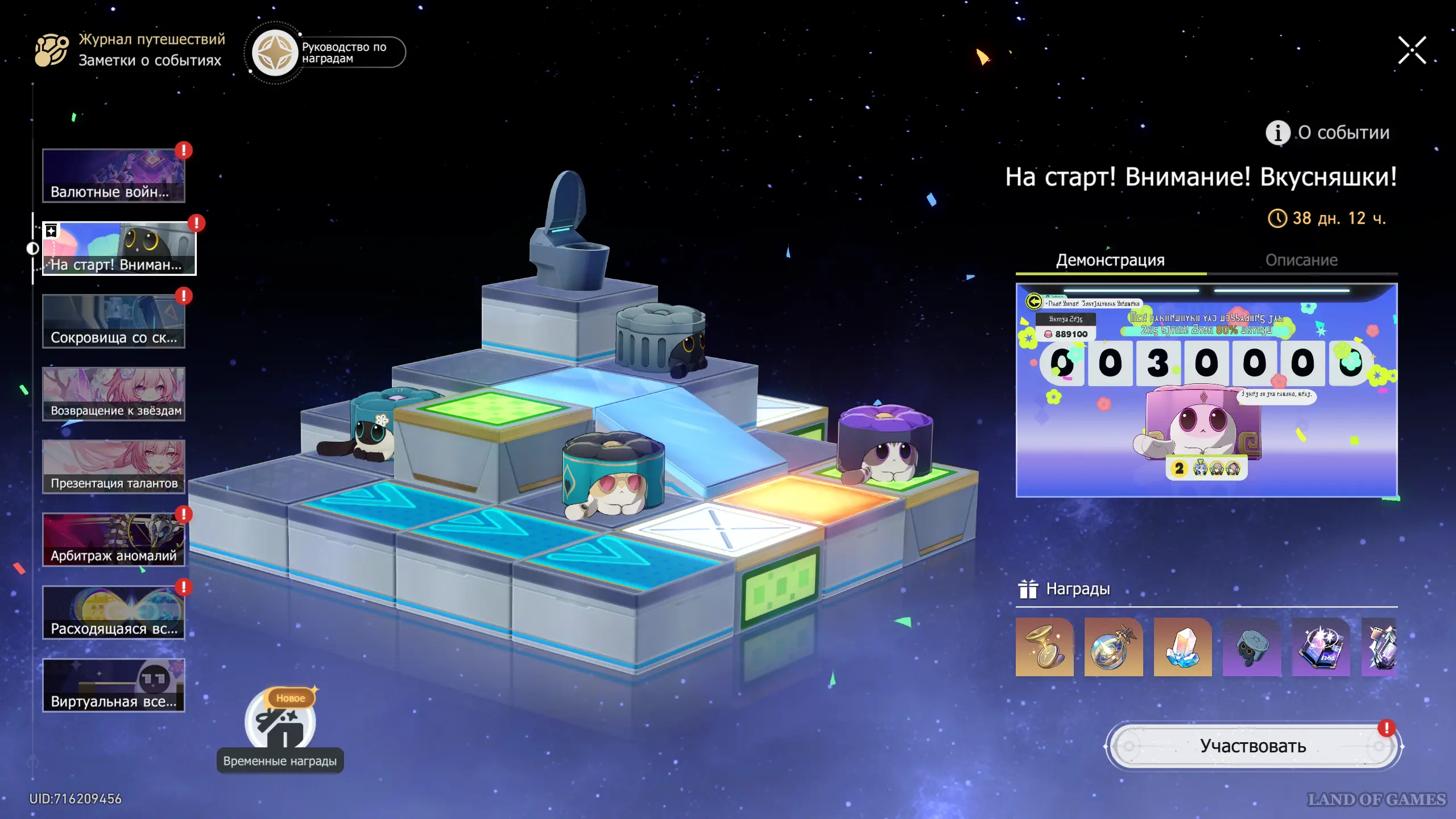
Task: Switch to the Демонстрация tab
Action: [1110, 260]
